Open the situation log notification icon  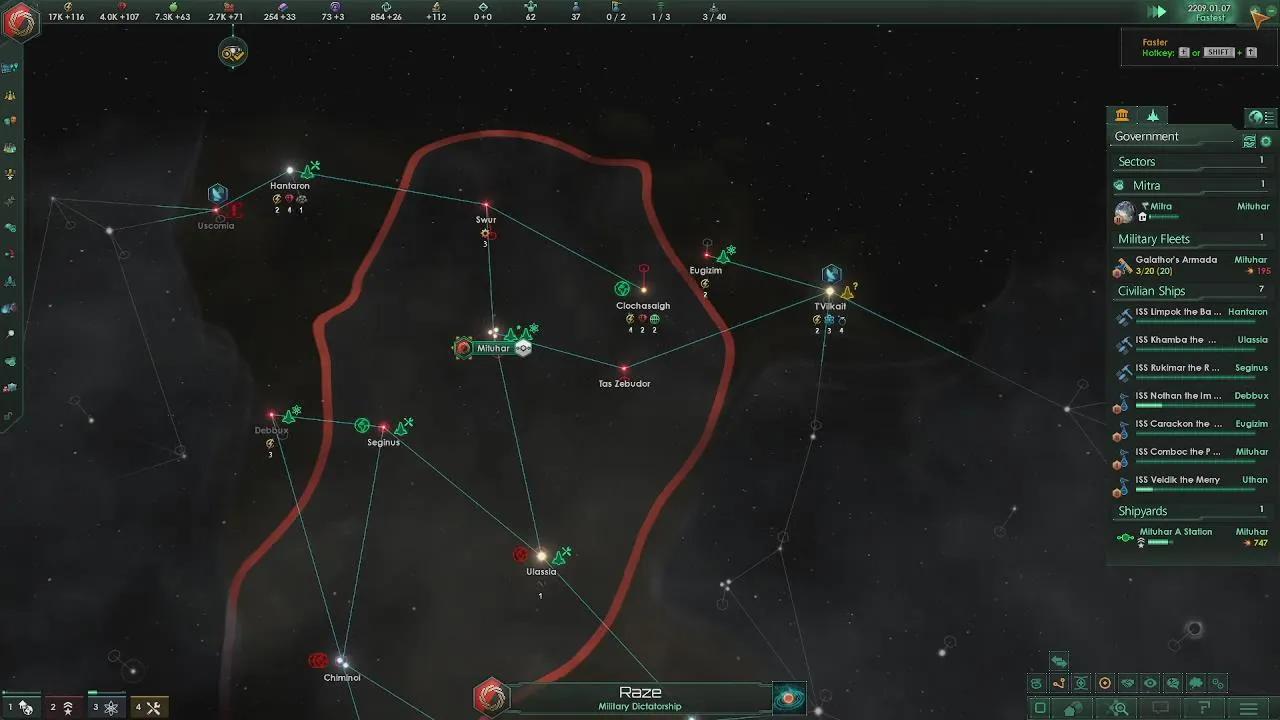233,52
